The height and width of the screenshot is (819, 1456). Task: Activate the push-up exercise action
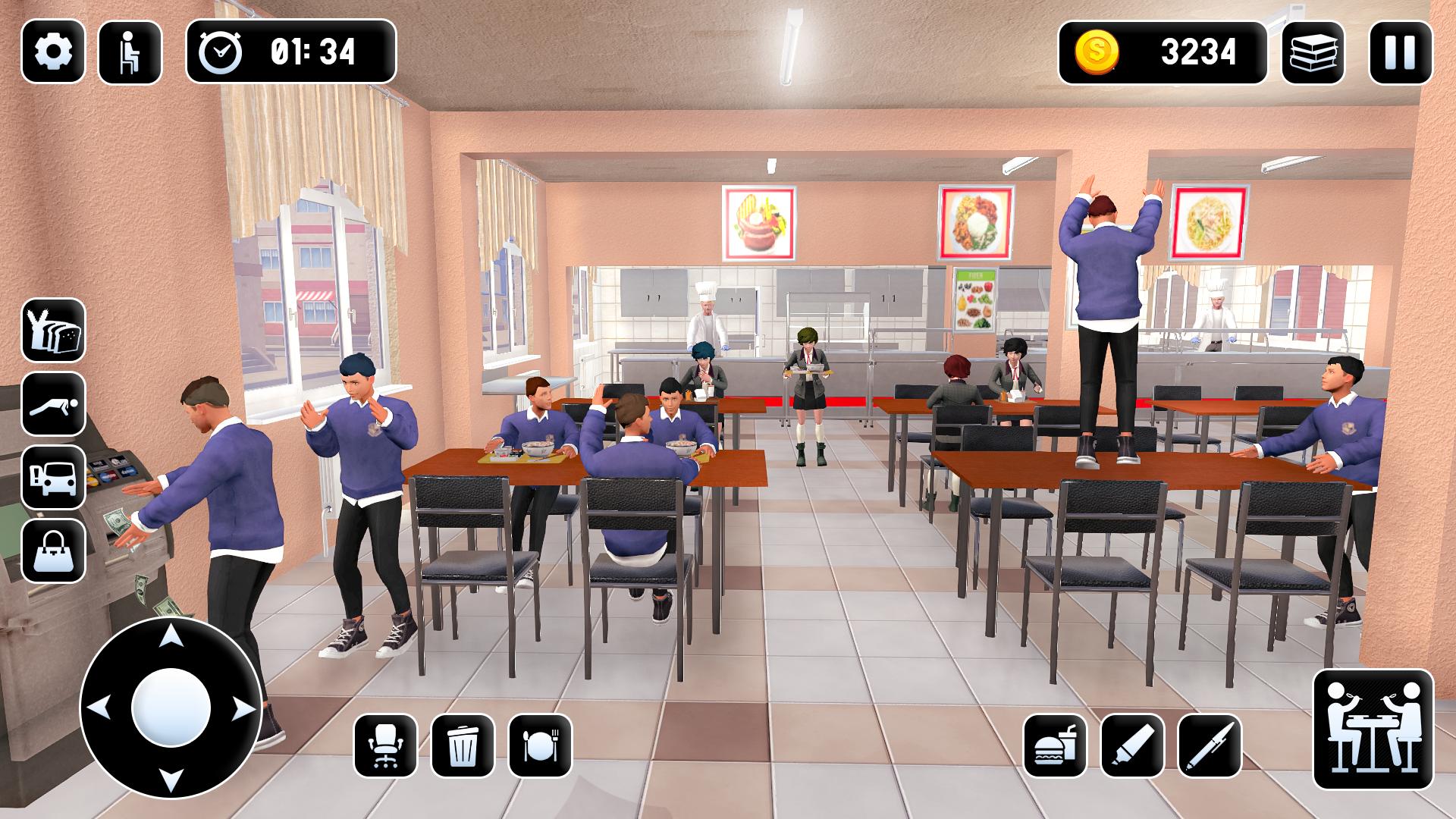tap(53, 403)
